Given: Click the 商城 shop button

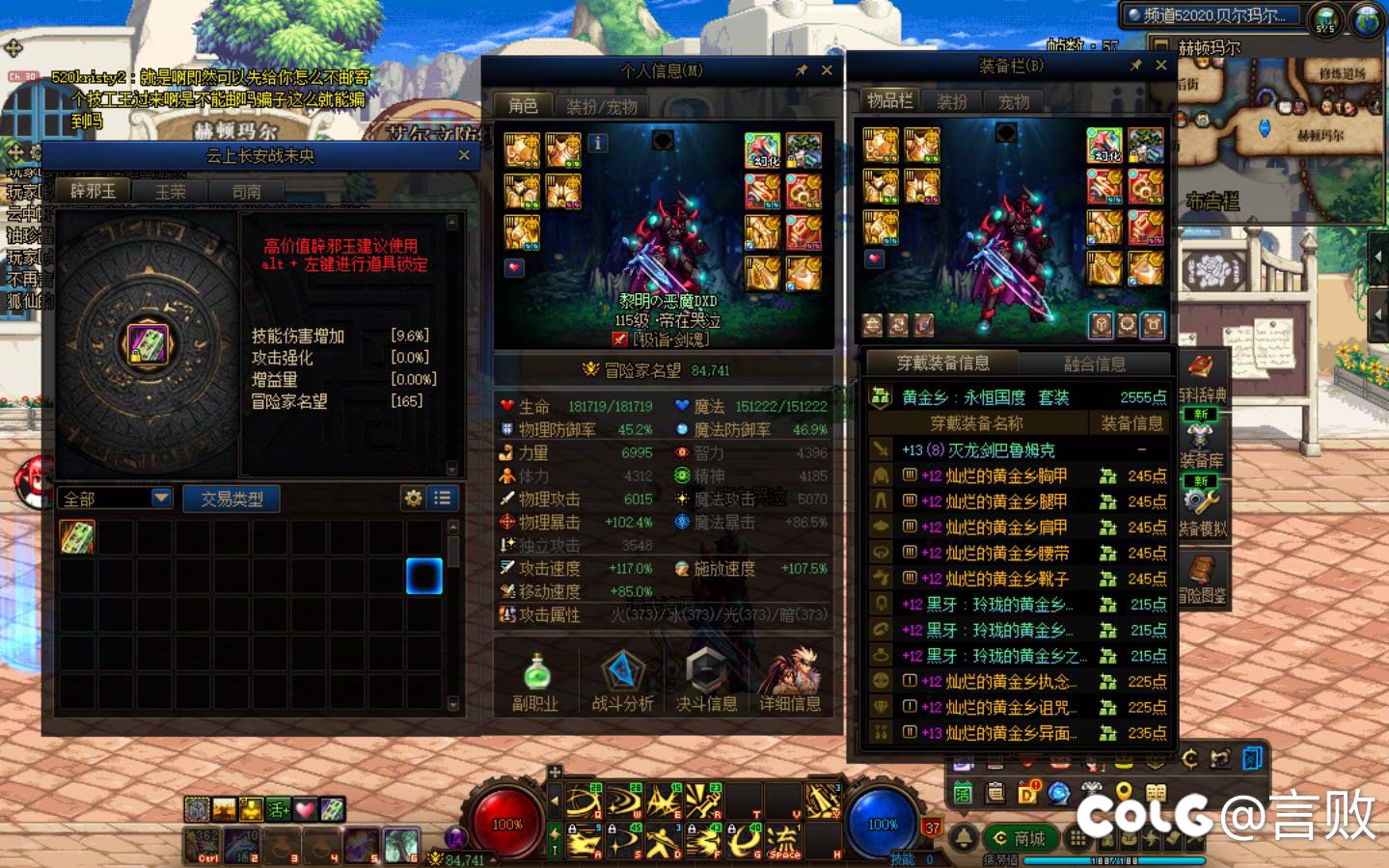Looking at the screenshot, I should pos(1019,838).
